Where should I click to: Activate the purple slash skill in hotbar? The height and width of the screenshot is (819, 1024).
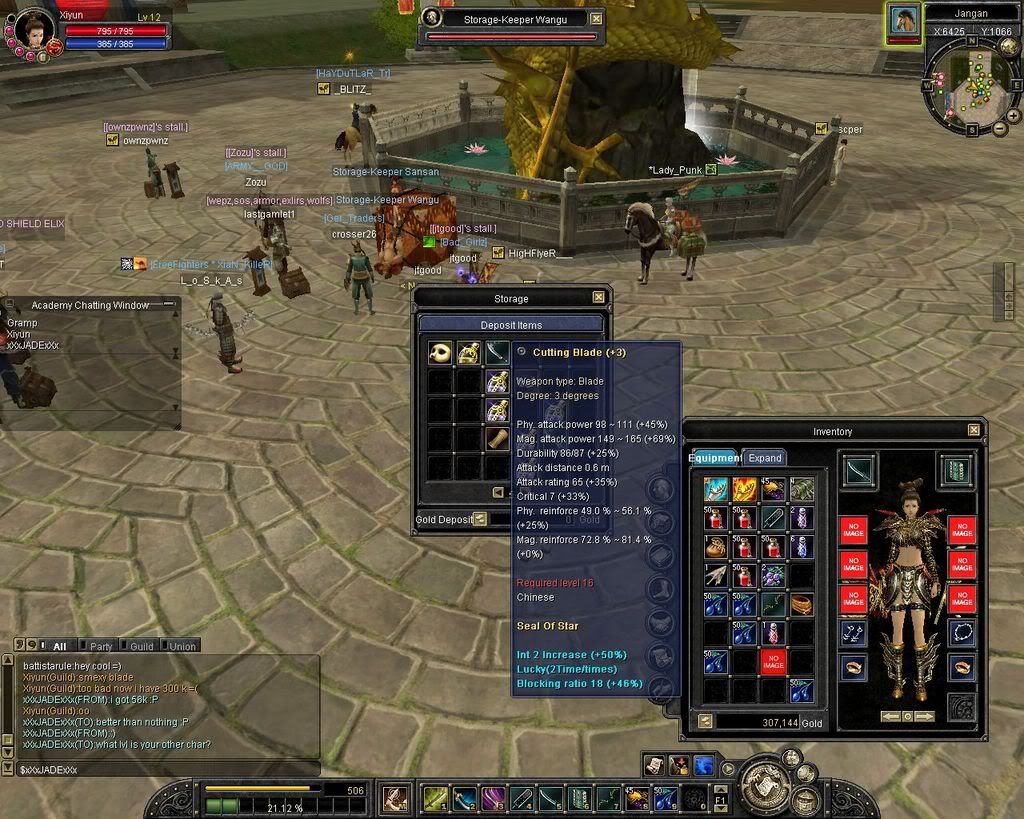492,798
